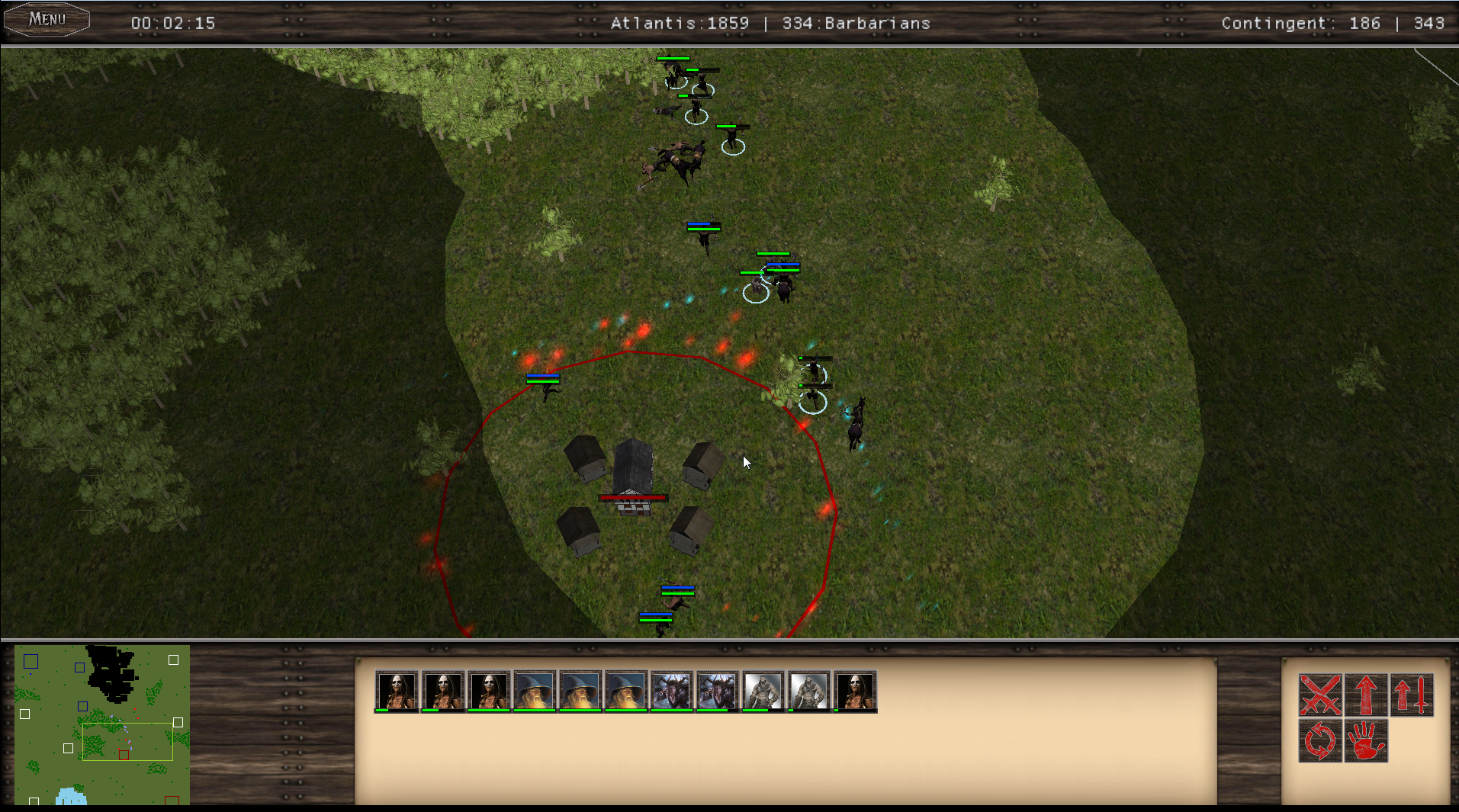Screen dimensions: 1459x812
Task: Select the horned demon portrait with full health
Action: click(x=672, y=691)
